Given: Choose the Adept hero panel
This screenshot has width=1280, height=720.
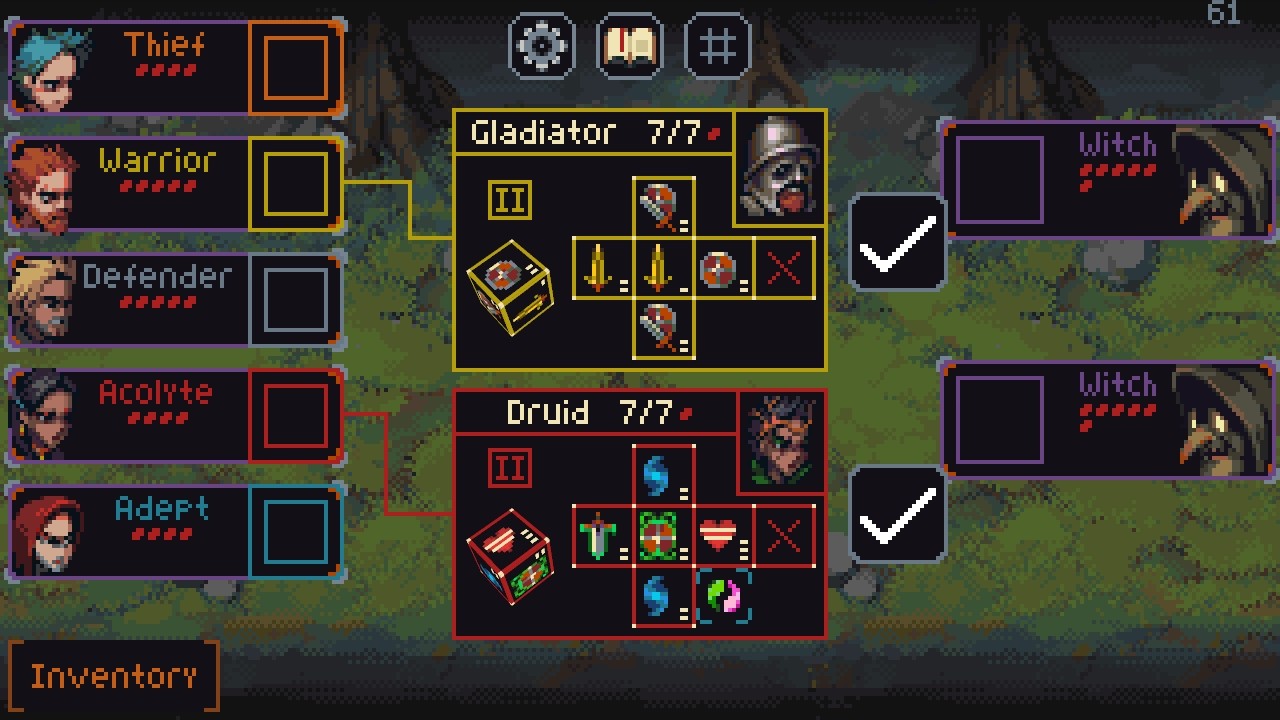Looking at the screenshot, I should click(x=130, y=532).
